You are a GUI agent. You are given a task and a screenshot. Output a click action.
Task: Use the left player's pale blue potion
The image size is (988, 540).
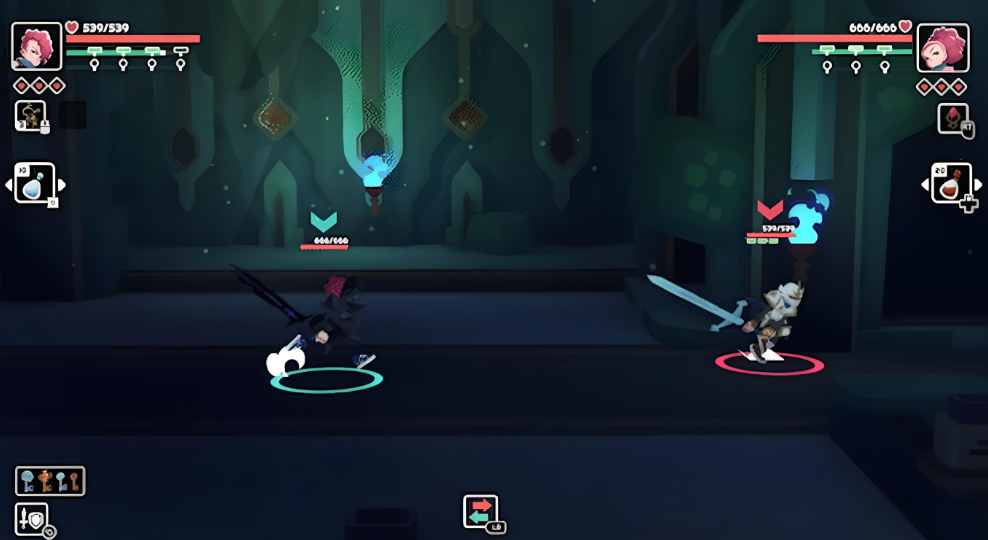coord(34,183)
